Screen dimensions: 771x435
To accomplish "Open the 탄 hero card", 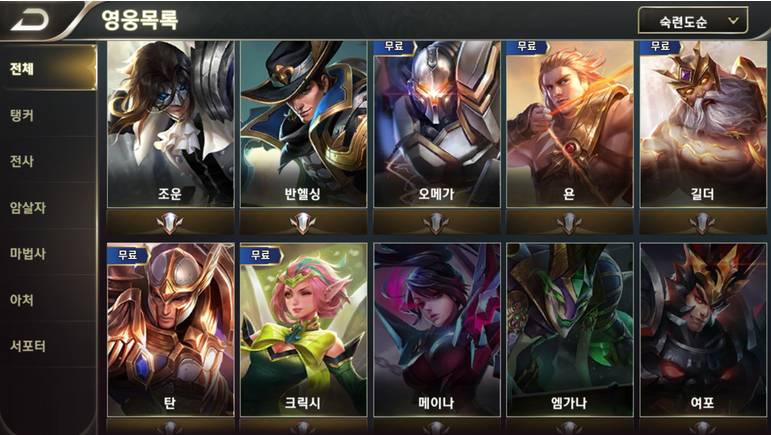I will tap(171, 330).
